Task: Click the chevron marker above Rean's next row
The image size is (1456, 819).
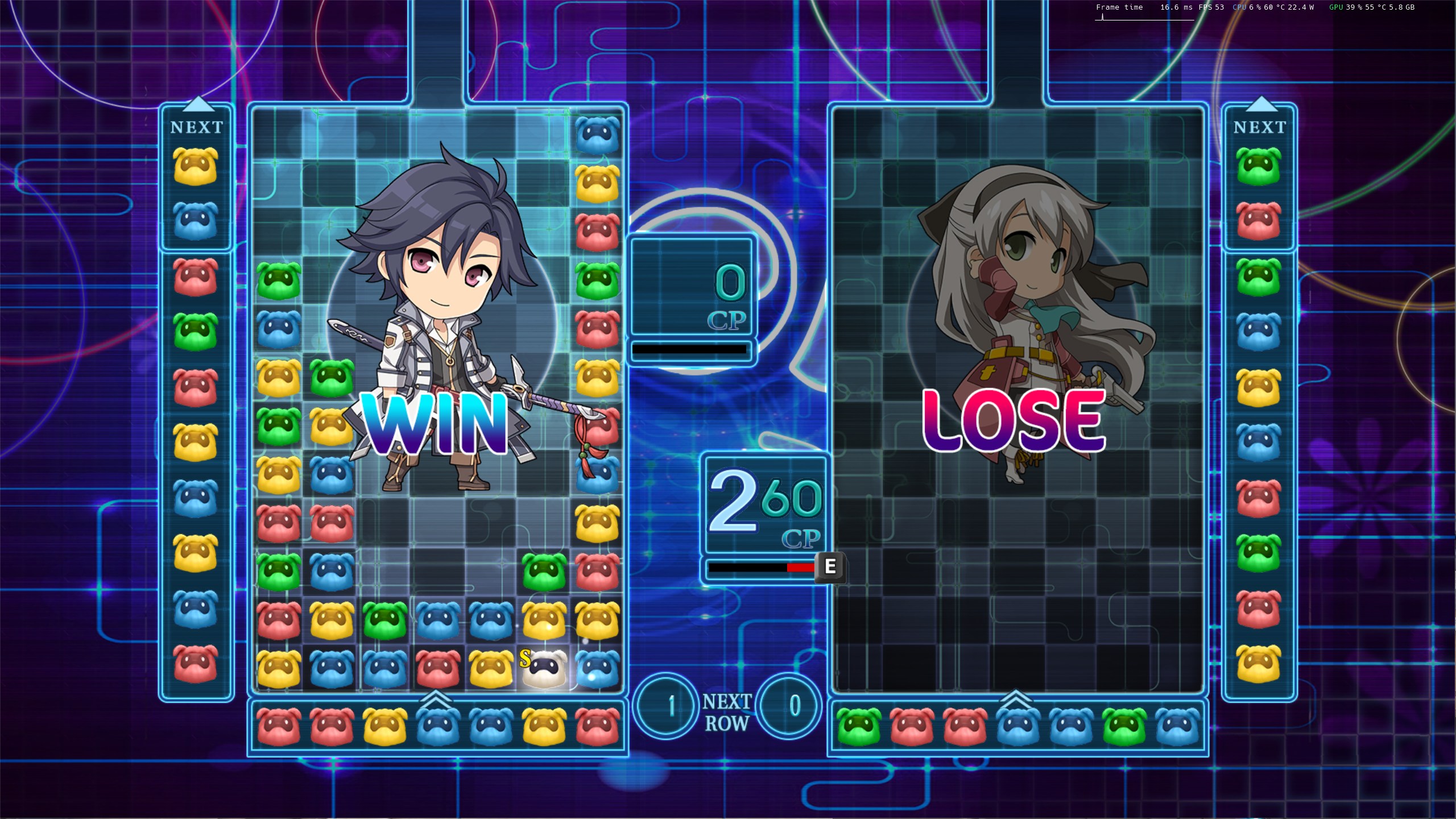Action: click(x=437, y=697)
